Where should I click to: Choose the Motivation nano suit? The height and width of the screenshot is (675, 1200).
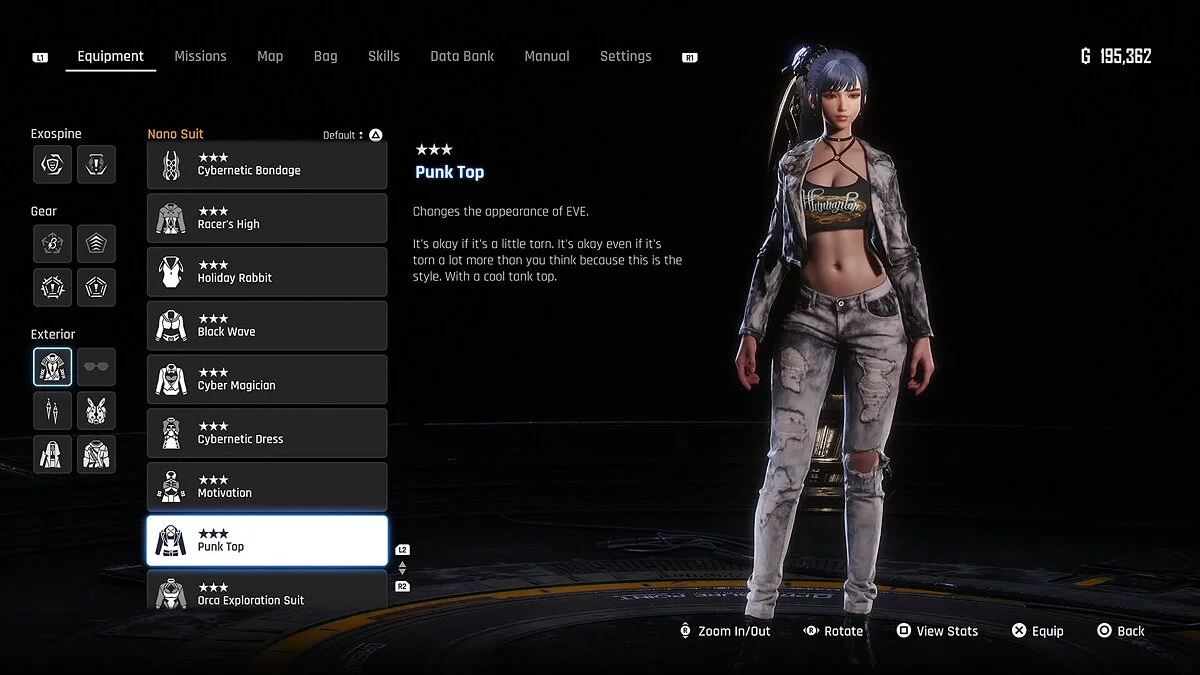(x=267, y=487)
